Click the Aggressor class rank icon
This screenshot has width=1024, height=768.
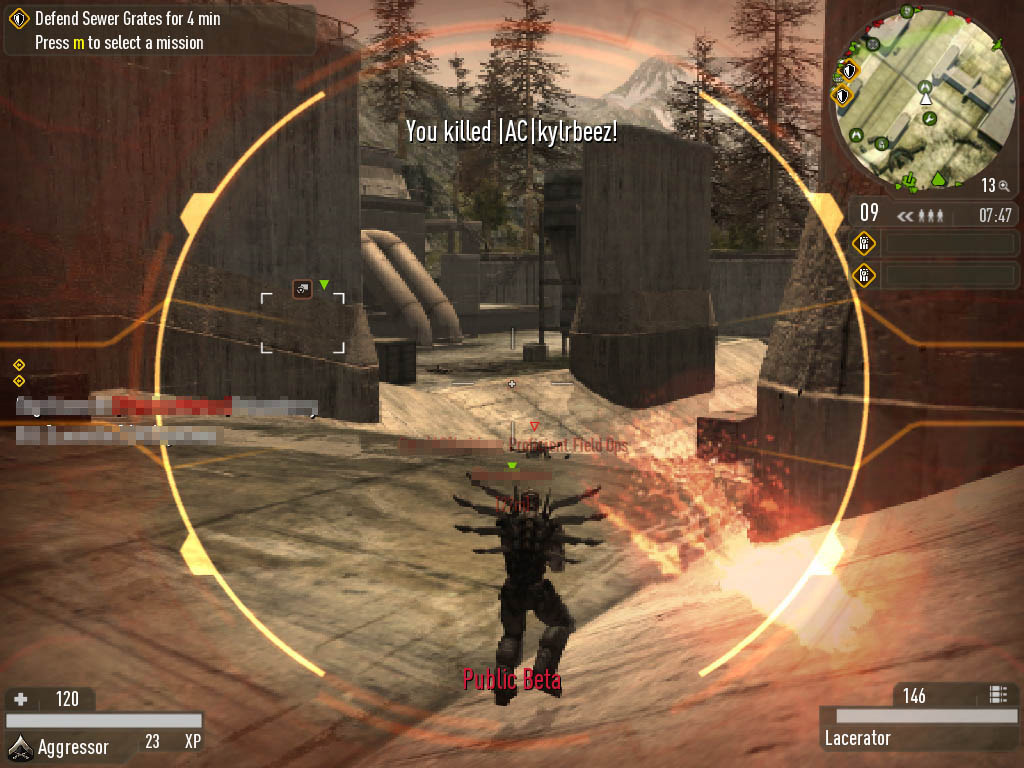coord(20,744)
